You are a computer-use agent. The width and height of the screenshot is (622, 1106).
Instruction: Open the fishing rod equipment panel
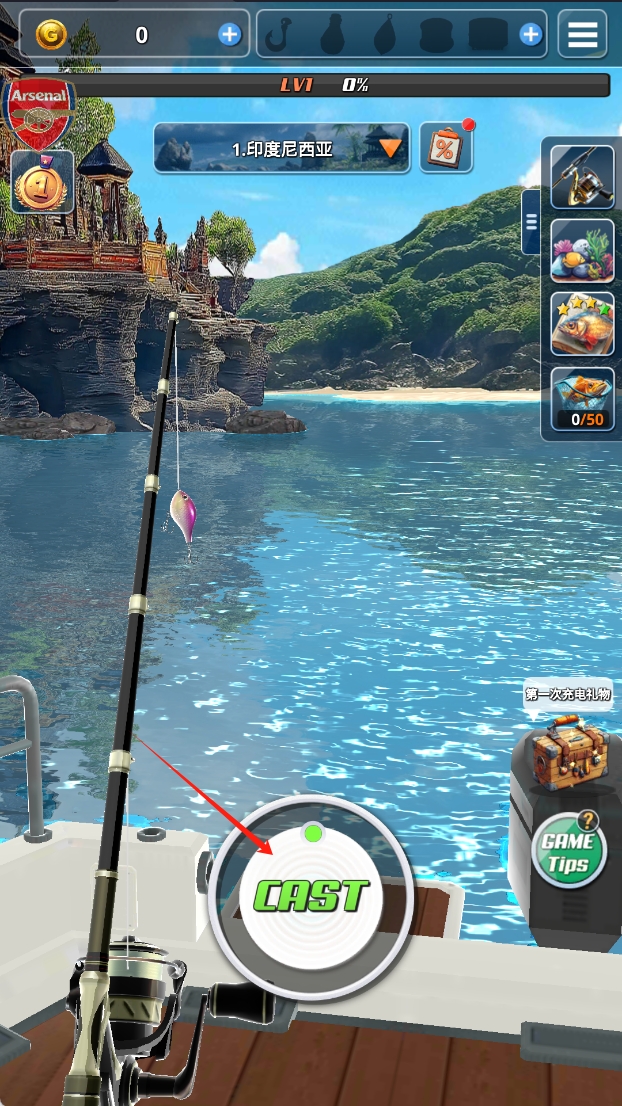tap(582, 178)
